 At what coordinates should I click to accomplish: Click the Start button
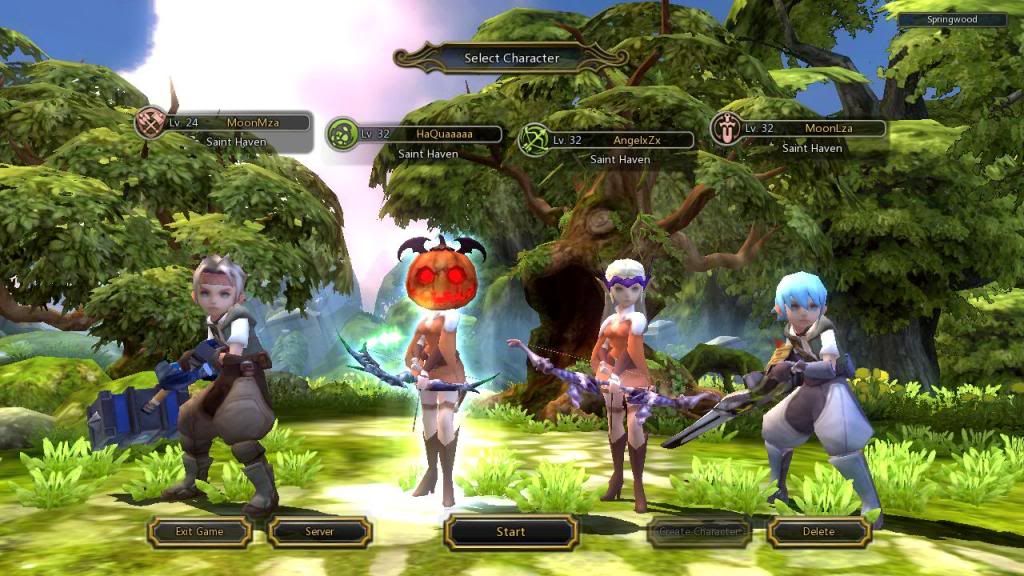pos(511,532)
